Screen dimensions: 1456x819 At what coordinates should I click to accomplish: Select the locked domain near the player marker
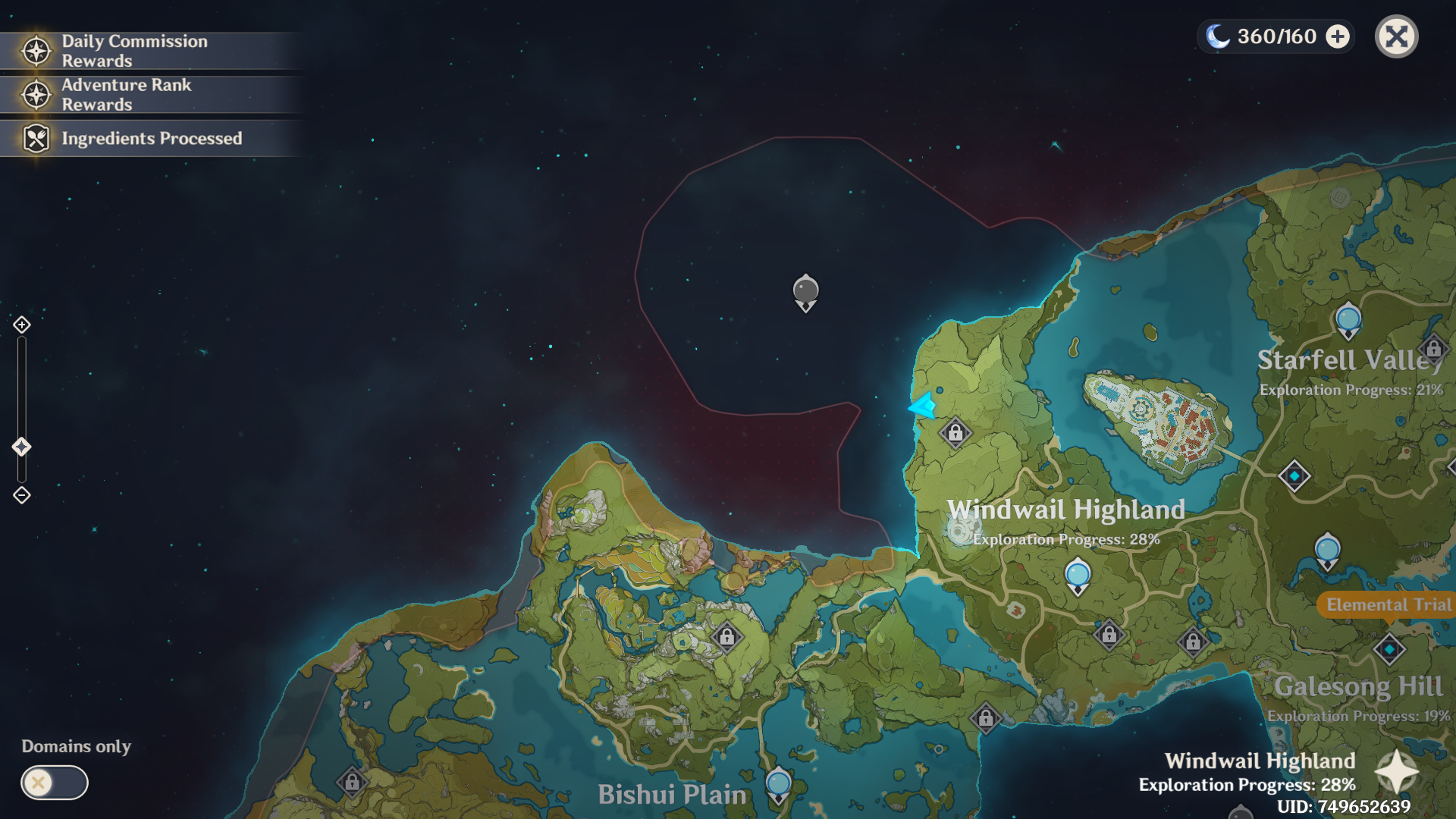tap(955, 433)
